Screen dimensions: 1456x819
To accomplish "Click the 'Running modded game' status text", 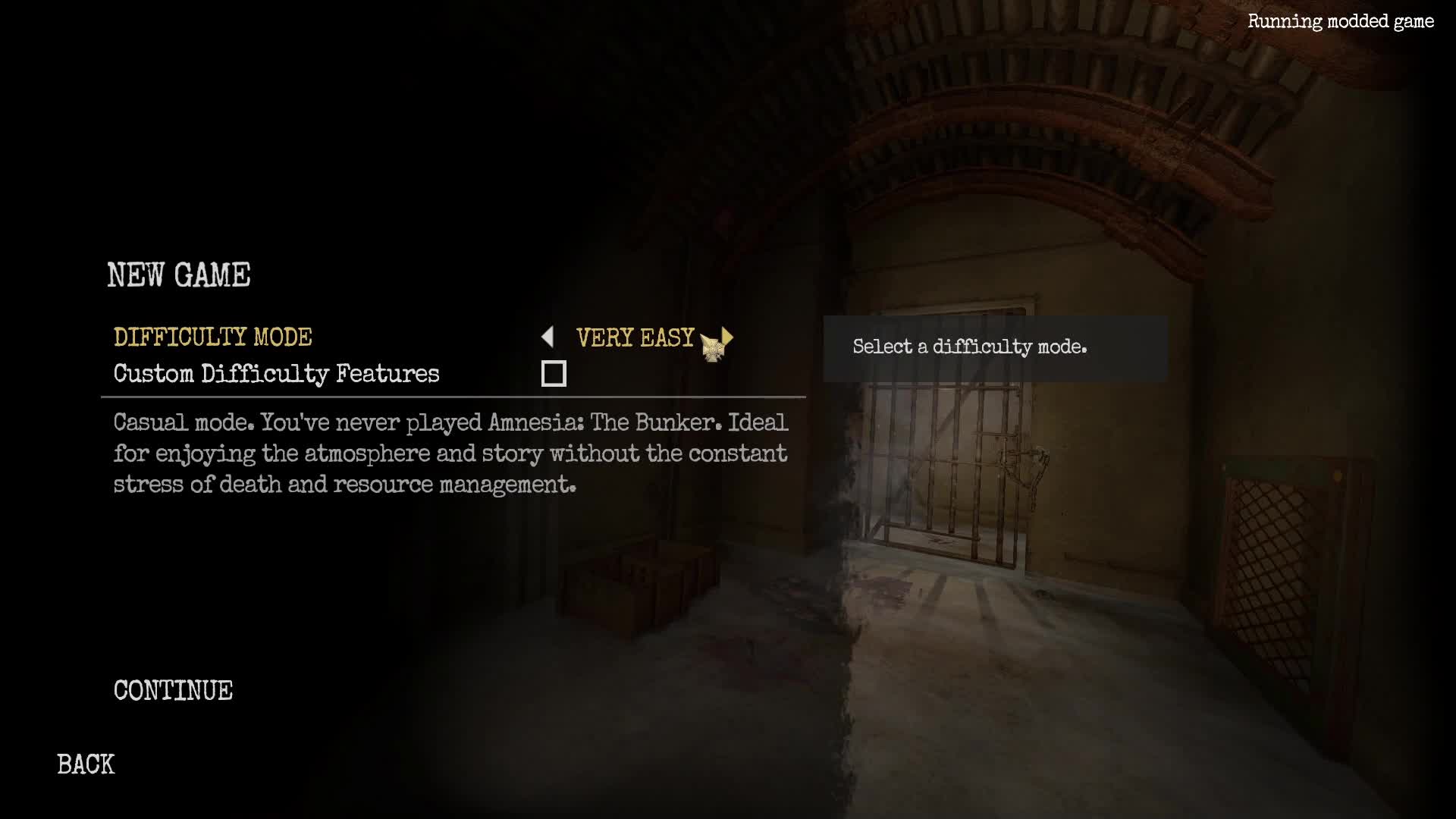I will click(1341, 22).
